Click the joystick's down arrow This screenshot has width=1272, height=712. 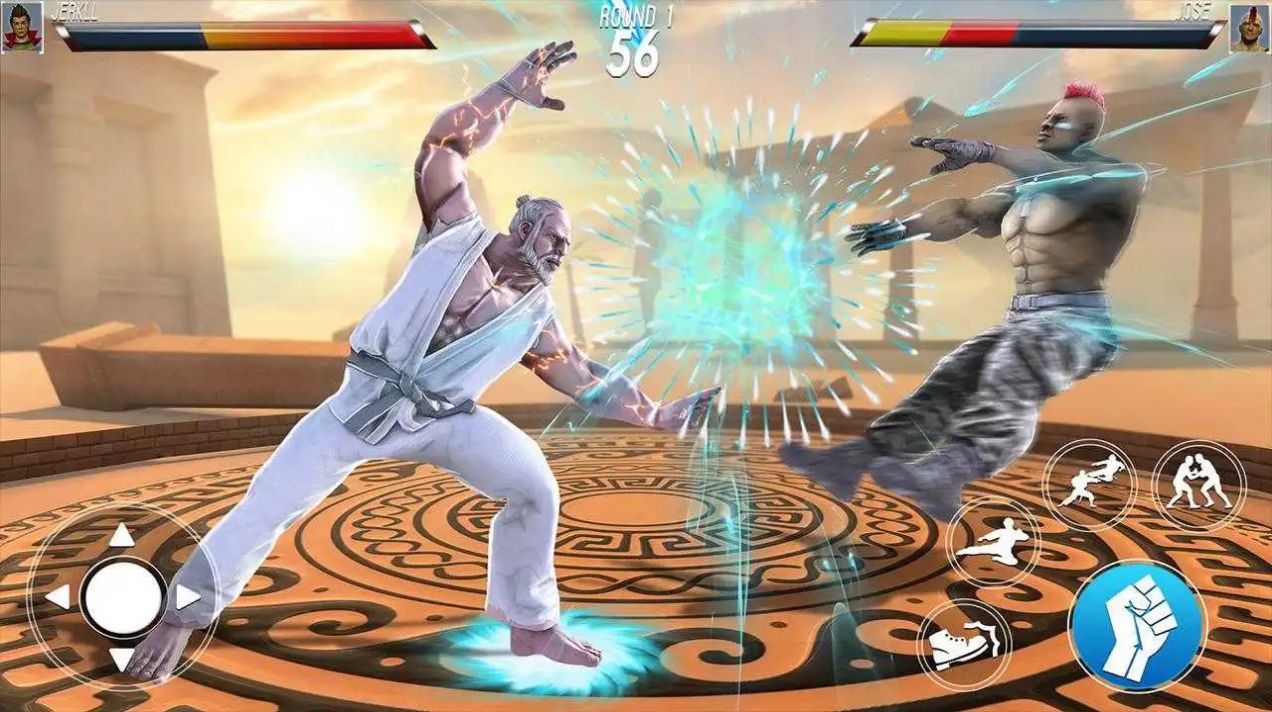click(122, 659)
